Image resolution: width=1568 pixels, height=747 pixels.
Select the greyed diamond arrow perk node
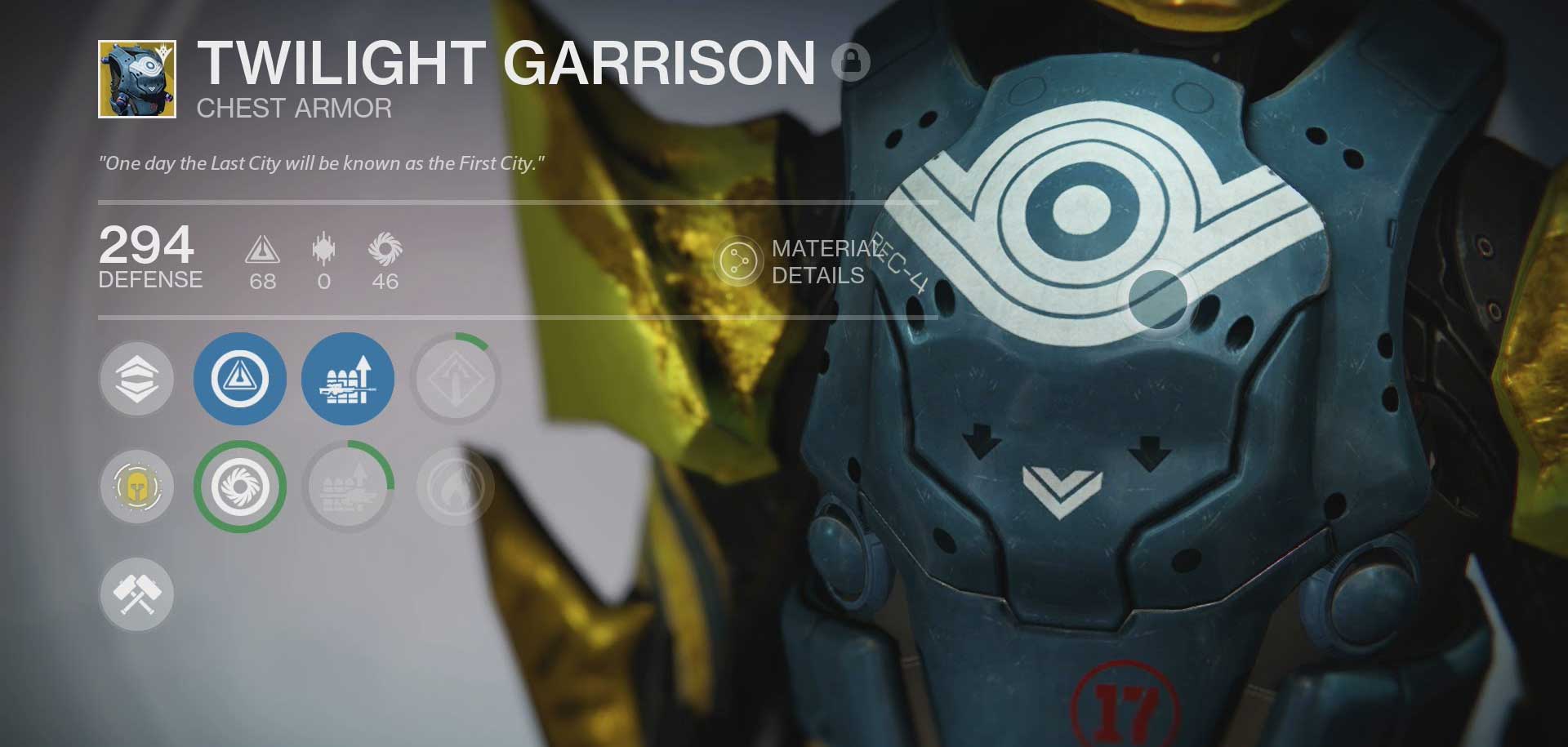tap(455, 379)
